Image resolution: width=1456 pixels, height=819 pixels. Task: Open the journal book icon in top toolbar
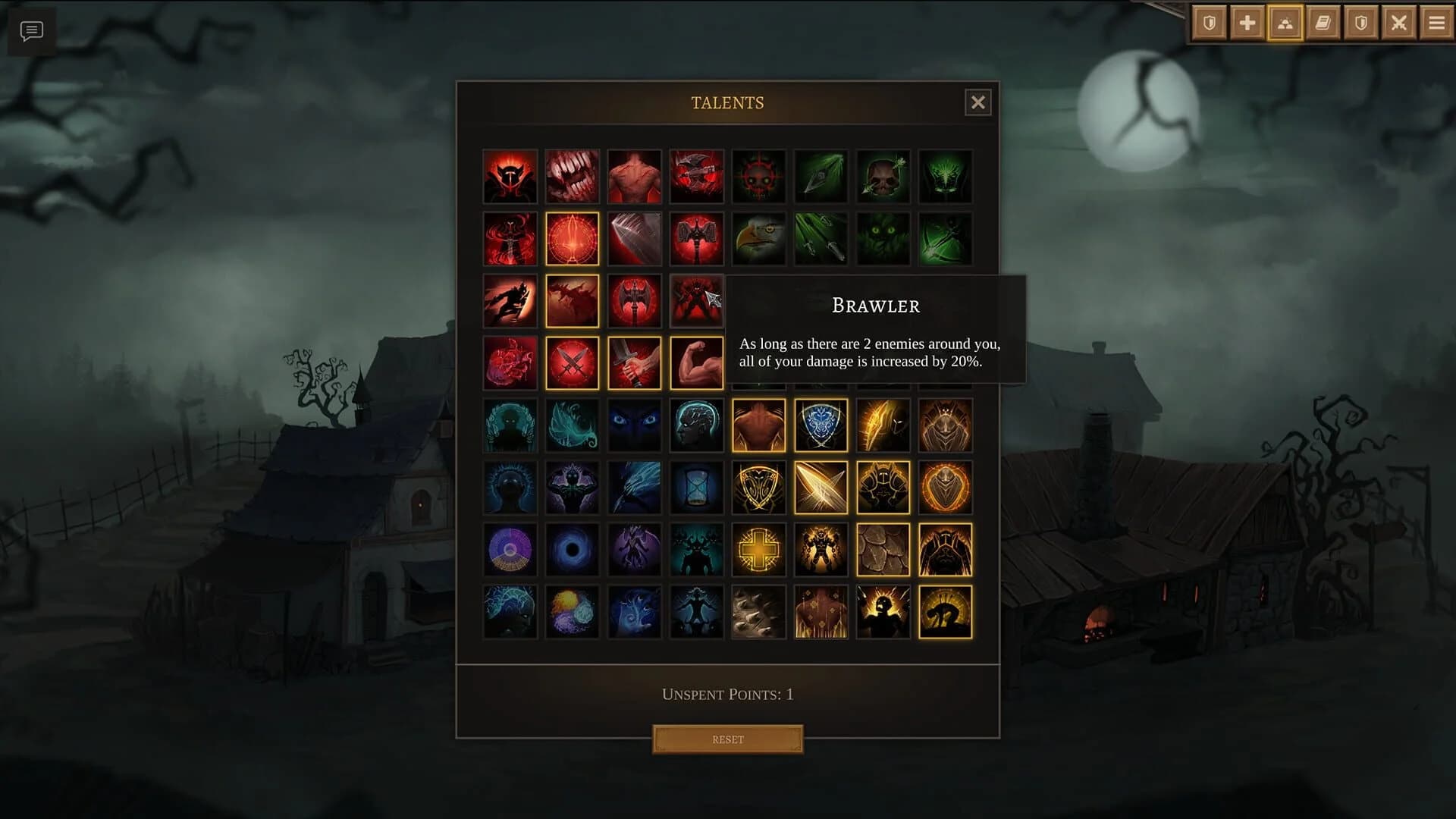click(1322, 24)
